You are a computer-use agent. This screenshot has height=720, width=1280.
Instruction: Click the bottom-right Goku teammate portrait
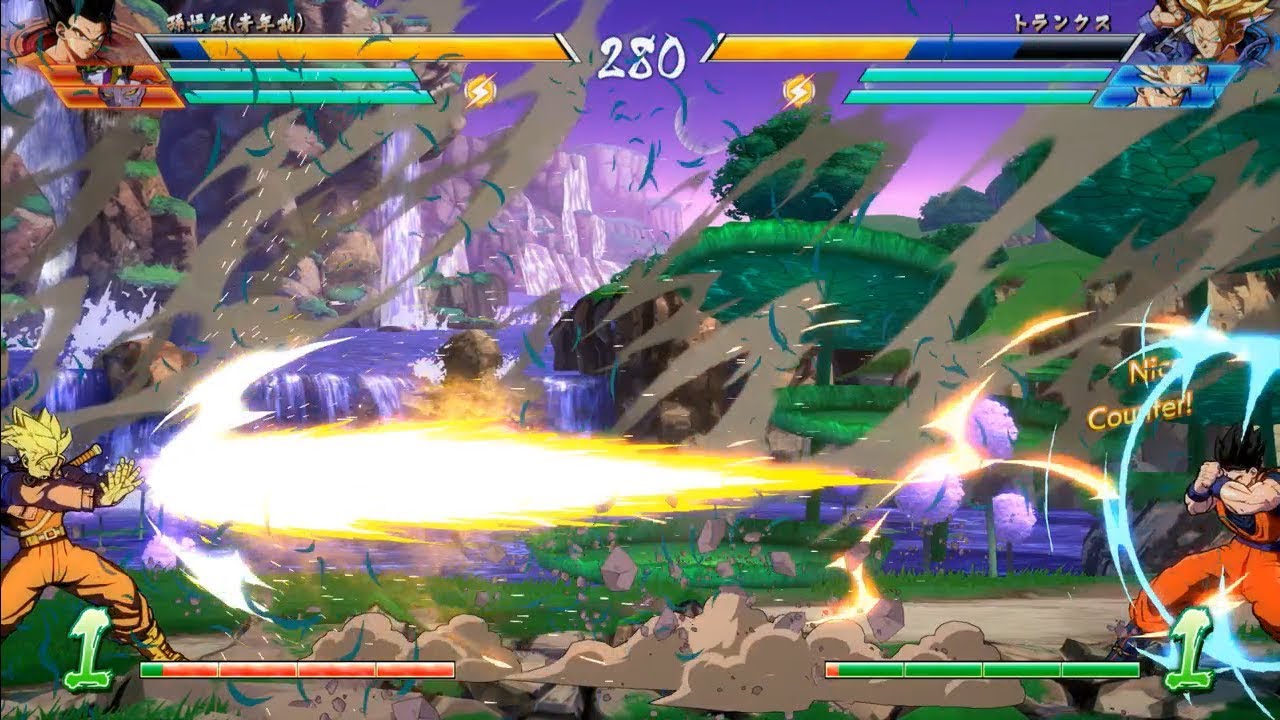point(1160,98)
